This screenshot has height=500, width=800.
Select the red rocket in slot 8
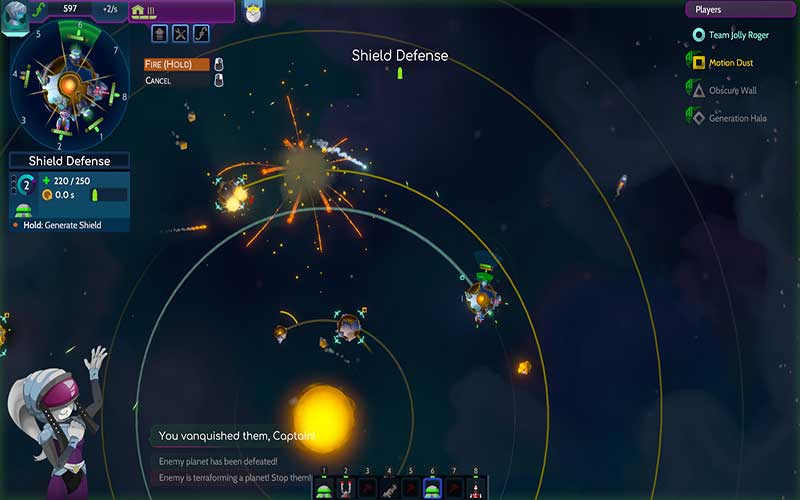475,488
